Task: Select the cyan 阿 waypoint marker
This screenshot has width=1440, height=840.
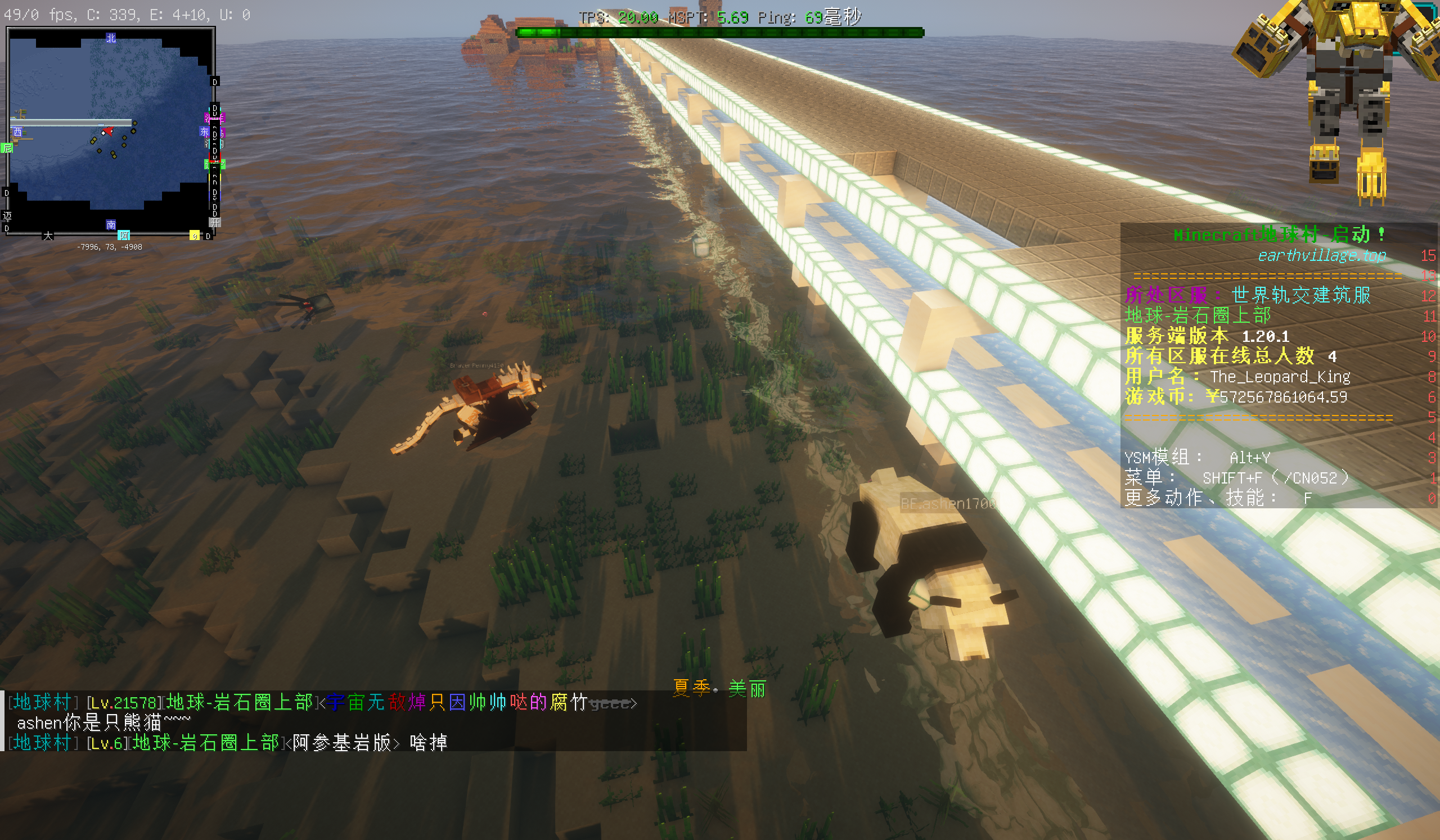Action: (x=123, y=235)
